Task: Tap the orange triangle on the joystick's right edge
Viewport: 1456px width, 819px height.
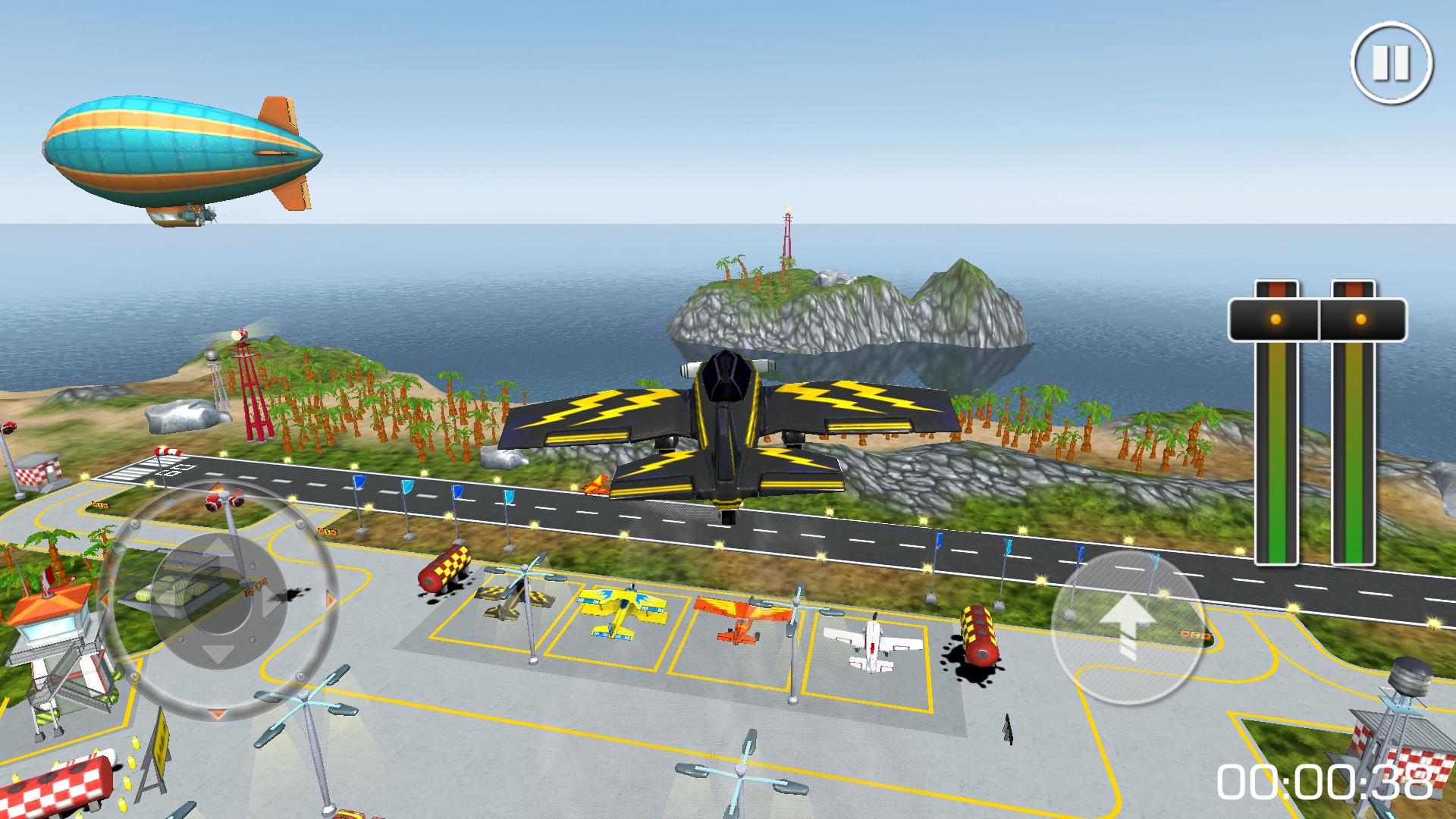Action: [x=329, y=600]
